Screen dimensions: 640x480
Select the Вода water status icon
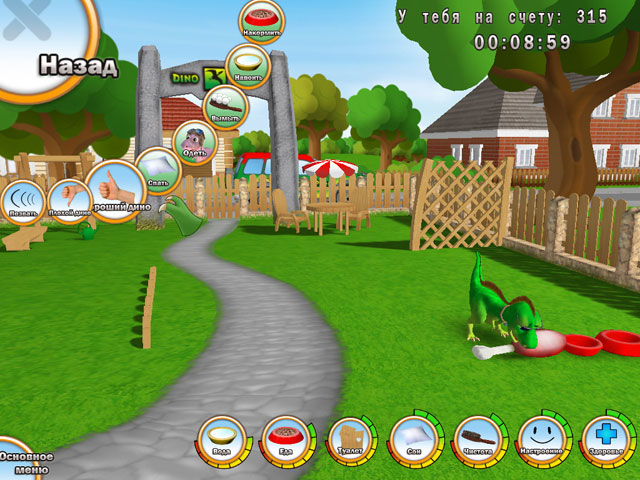point(221,440)
